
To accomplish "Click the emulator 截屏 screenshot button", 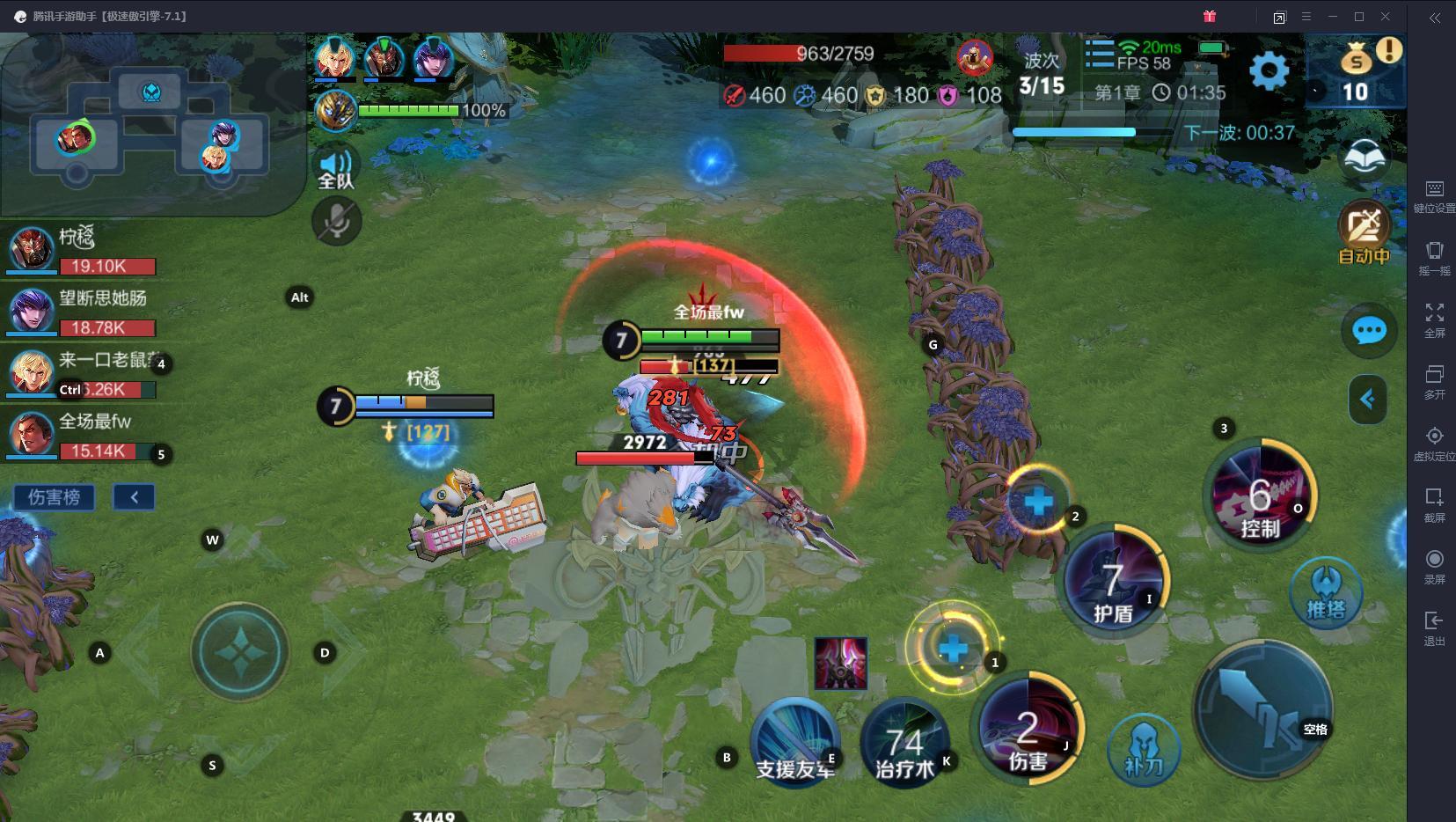I will [x=1434, y=504].
